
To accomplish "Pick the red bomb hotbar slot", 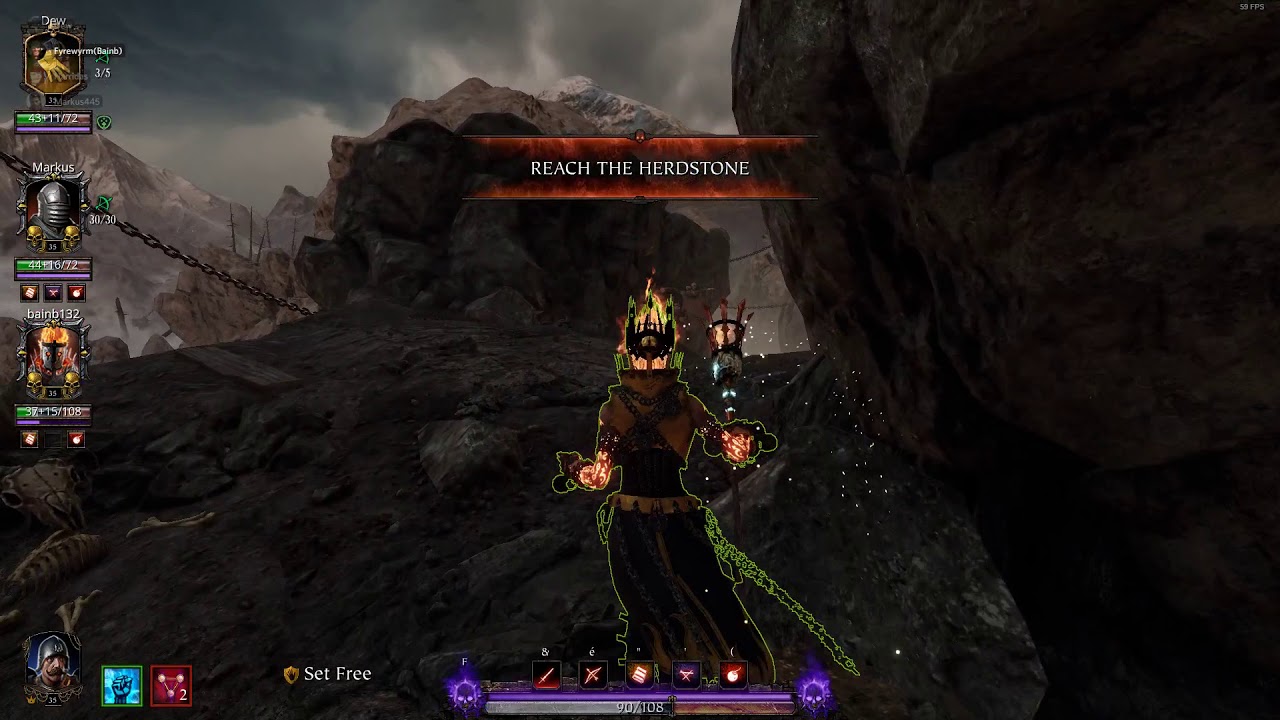I will click(x=734, y=675).
